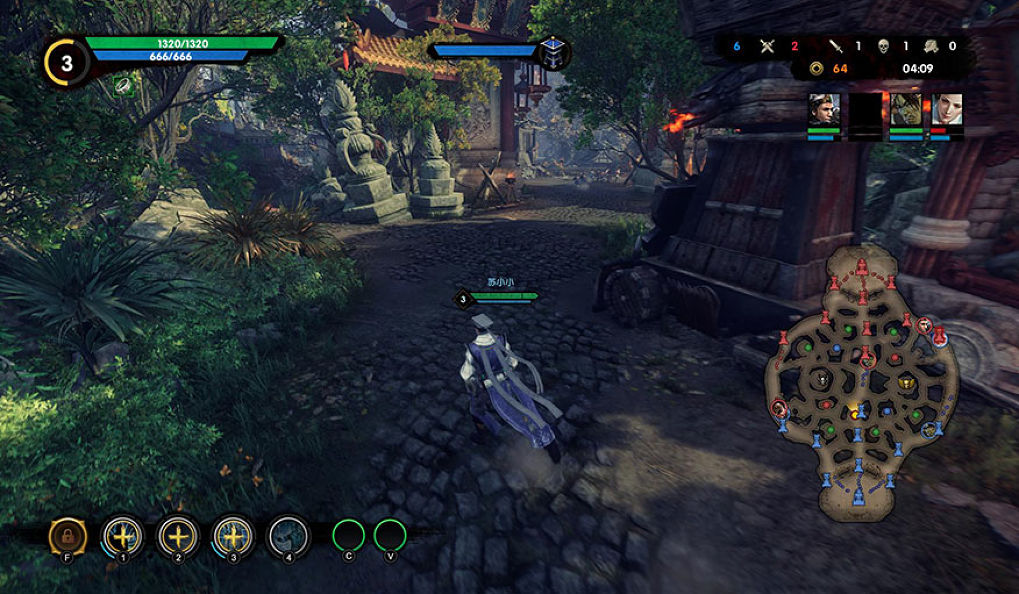This screenshot has width=1019, height=594.
Task: Select the helmeted teammate portrait
Action: click(823, 109)
